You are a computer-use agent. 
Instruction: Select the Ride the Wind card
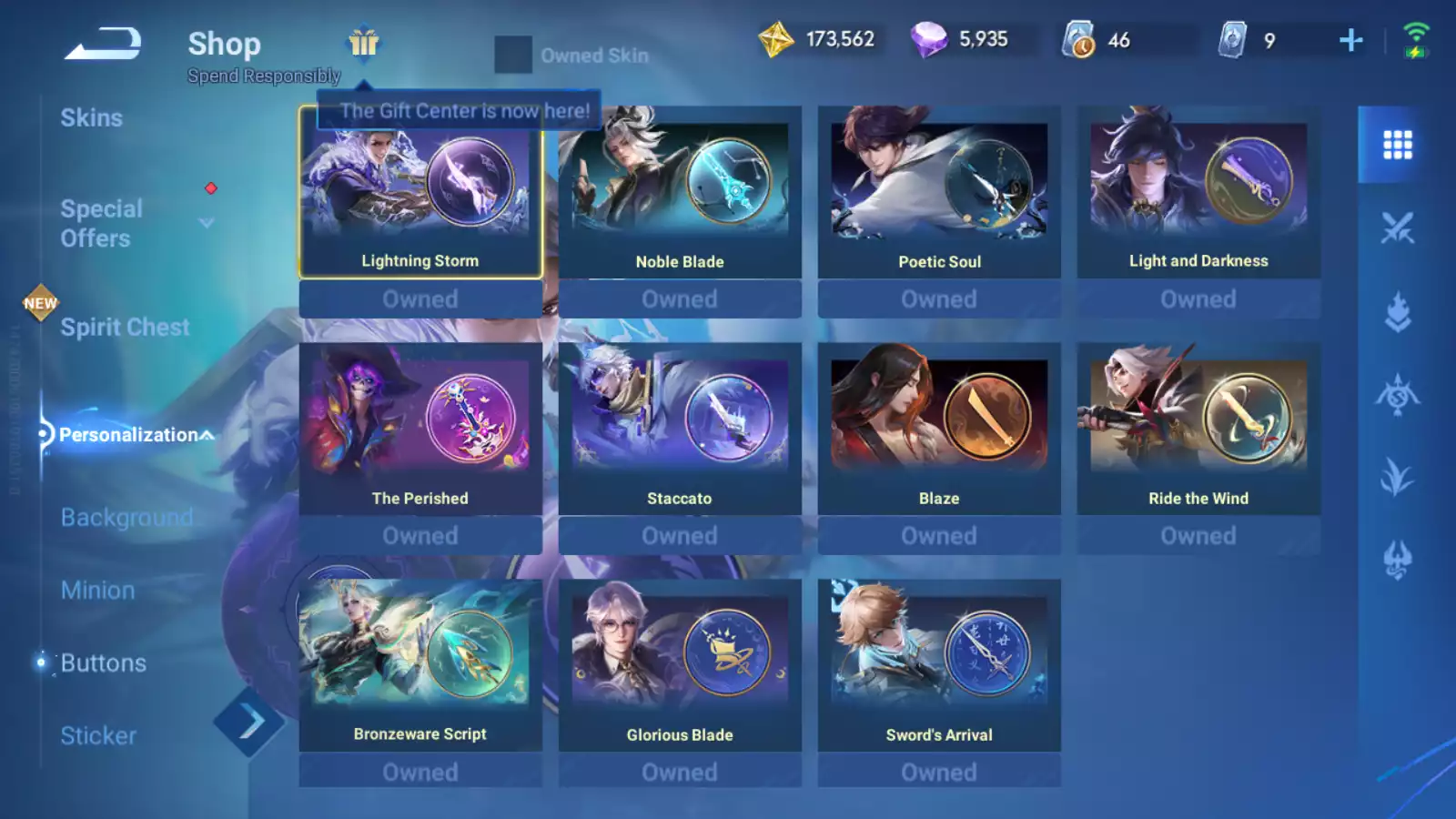(x=1198, y=430)
